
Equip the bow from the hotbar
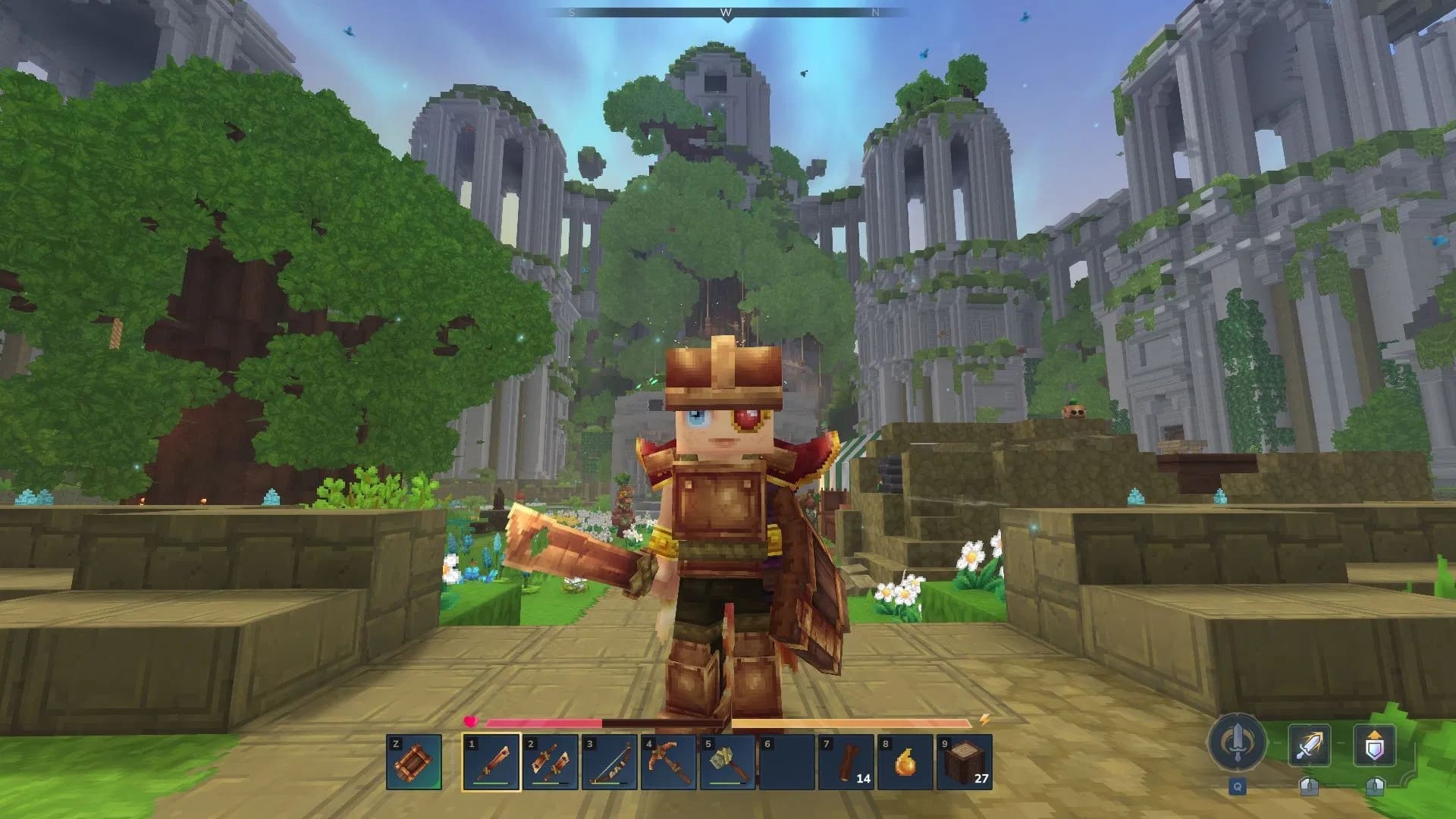point(610,762)
